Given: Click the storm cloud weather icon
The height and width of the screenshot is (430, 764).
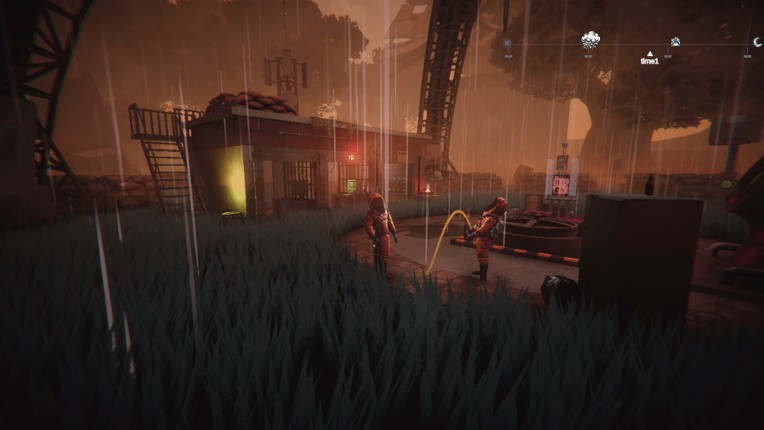Looking at the screenshot, I should [591, 40].
